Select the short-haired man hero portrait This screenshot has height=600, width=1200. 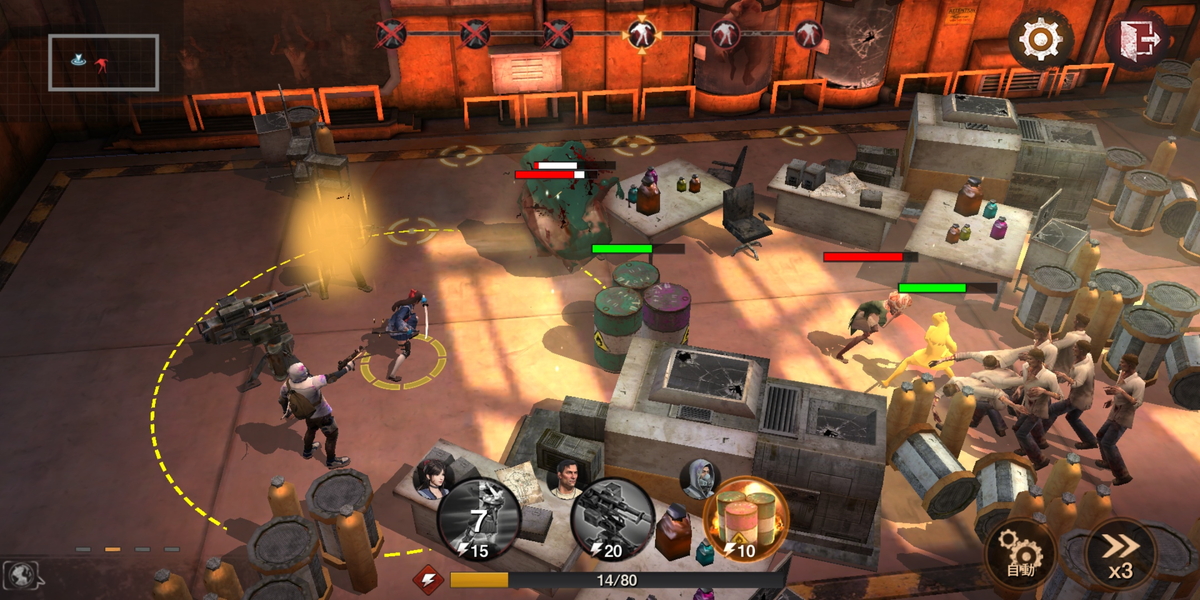pos(564,477)
